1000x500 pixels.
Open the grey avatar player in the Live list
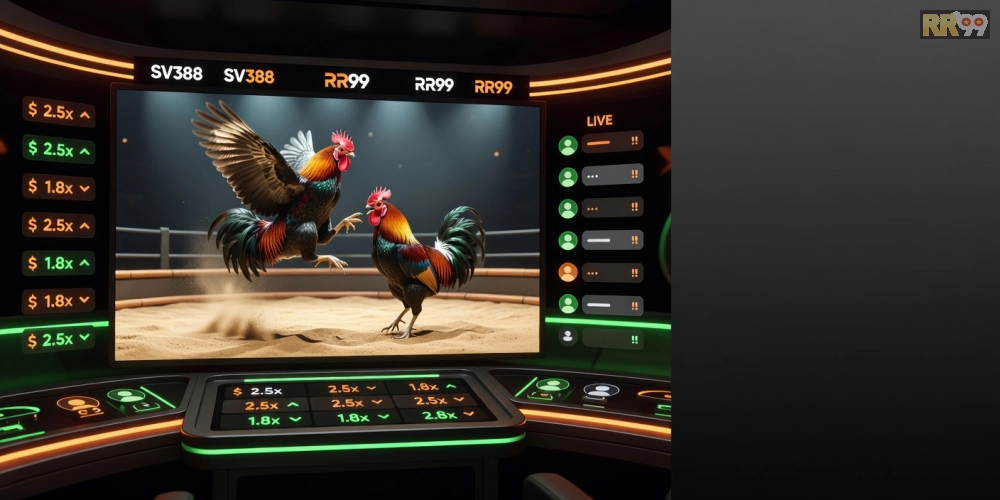point(568,337)
